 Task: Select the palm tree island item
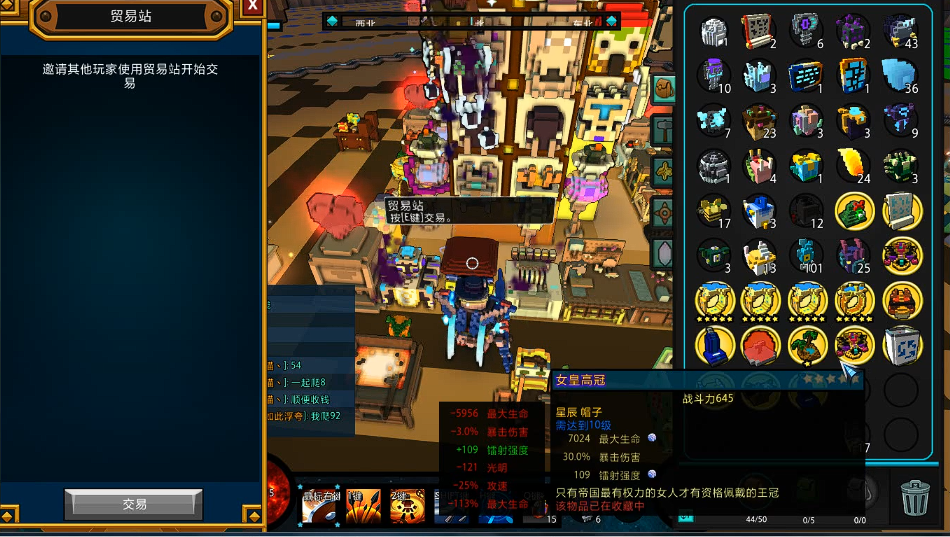[x=807, y=345]
